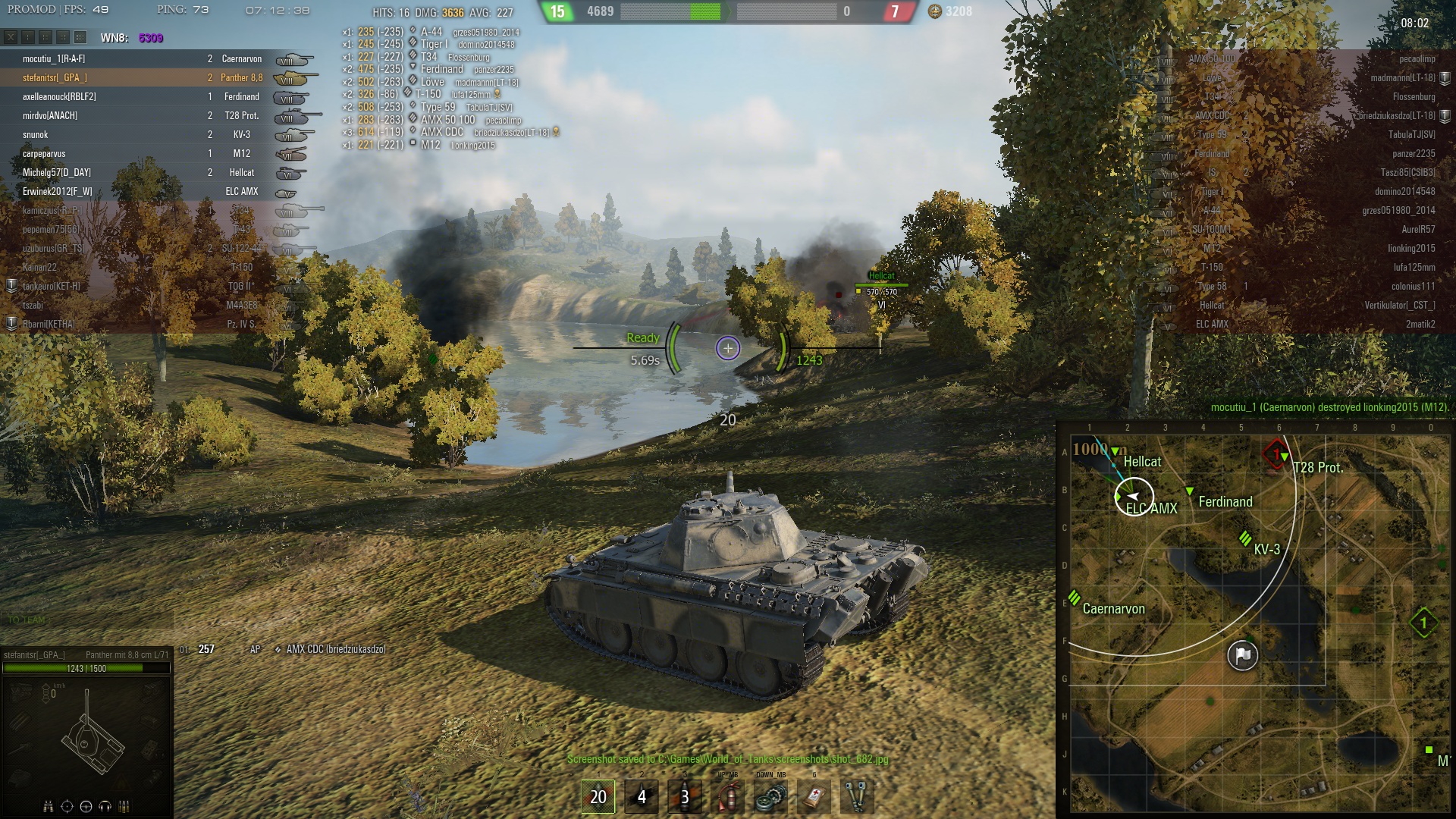This screenshot has width=1456, height=819.
Task: Use the first aid kit consumable
Action: [814, 797]
